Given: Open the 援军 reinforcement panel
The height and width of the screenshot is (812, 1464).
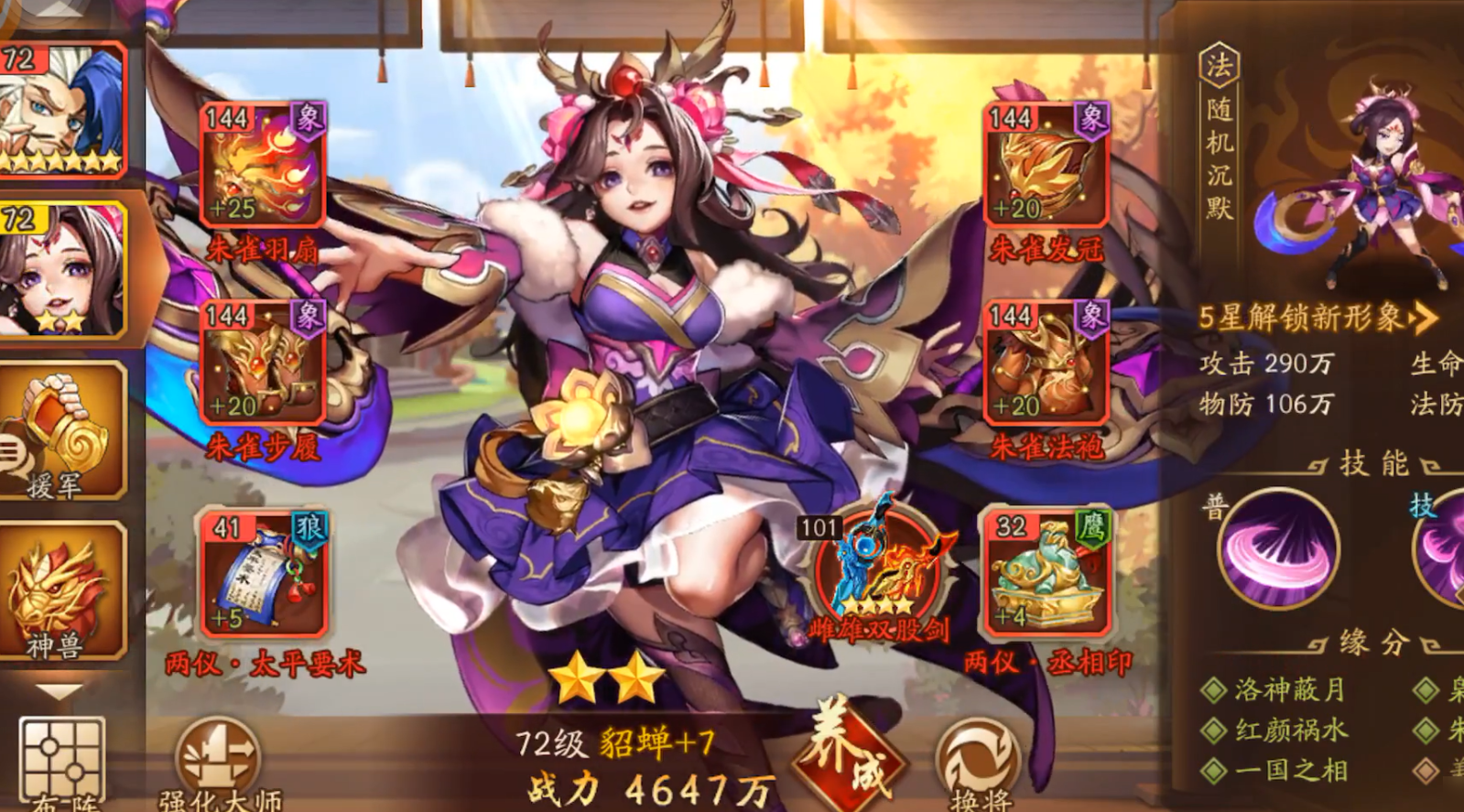Looking at the screenshot, I should [57, 430].
